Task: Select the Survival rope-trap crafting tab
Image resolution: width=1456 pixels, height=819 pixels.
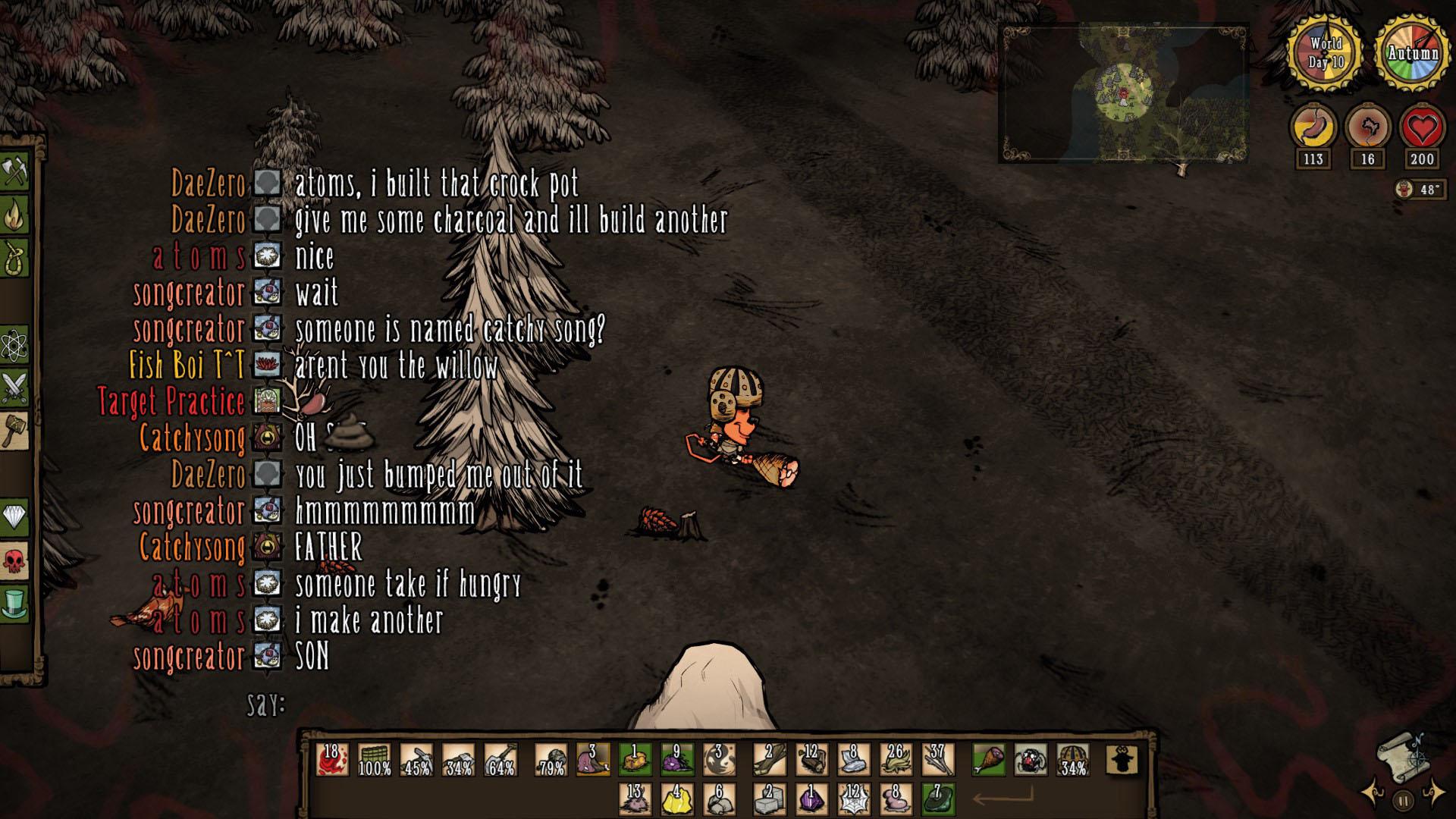Action: coord(14,258)
